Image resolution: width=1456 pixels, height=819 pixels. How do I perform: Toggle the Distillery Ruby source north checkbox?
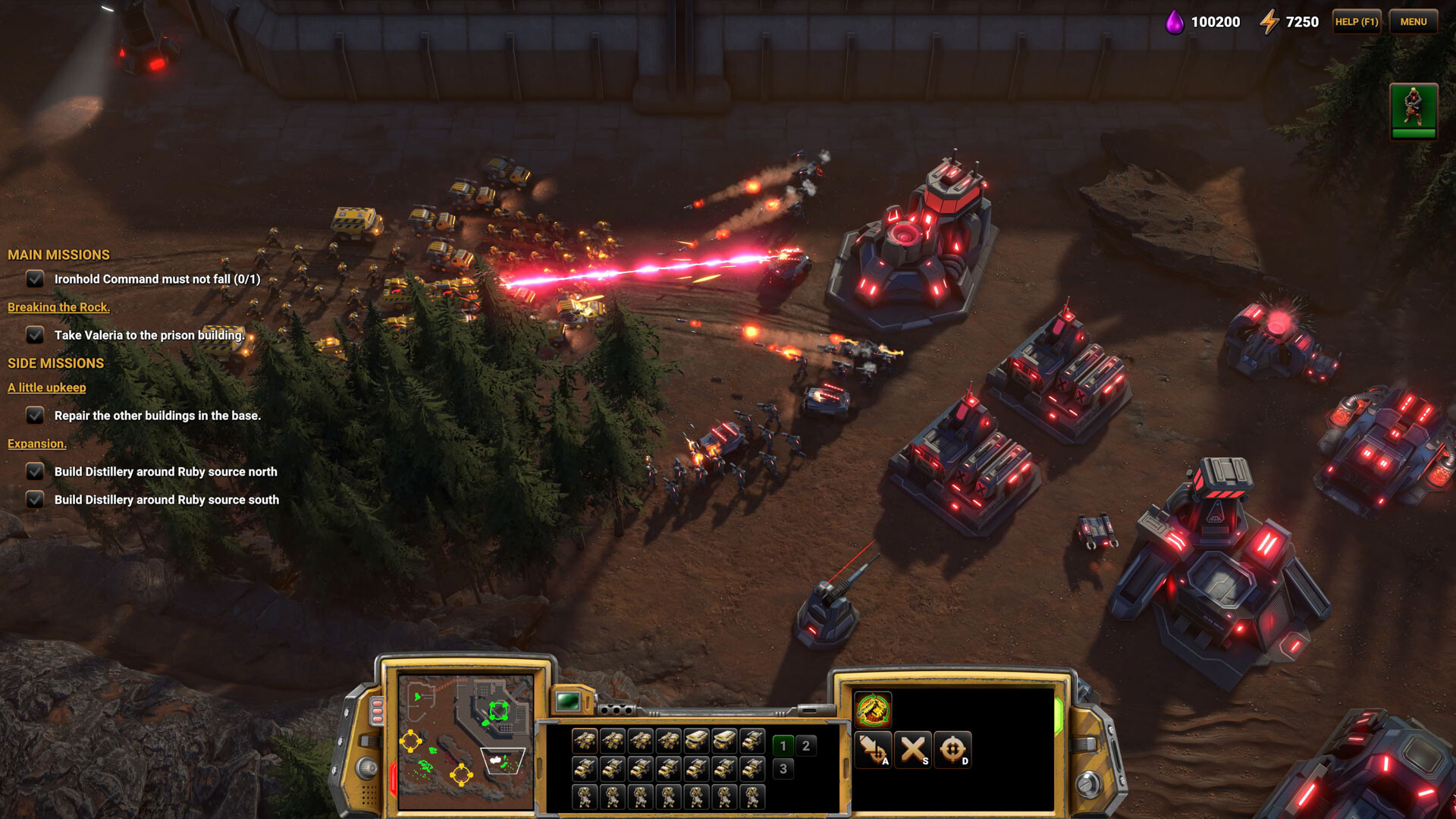tap(35, 472)
